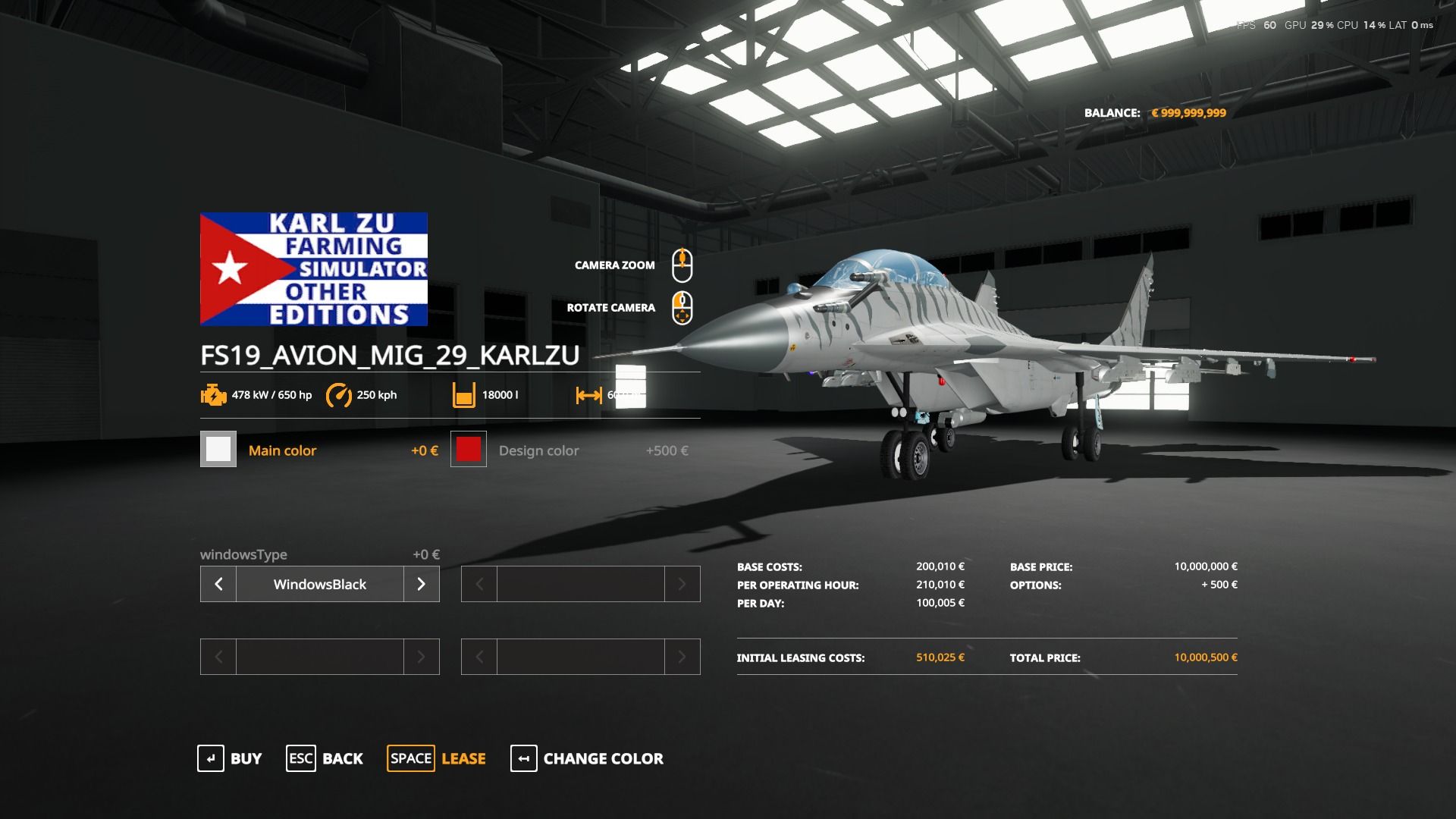
Task: Switch windowsType to the next option
Action: pyautogui.click(x=422, y=584)
